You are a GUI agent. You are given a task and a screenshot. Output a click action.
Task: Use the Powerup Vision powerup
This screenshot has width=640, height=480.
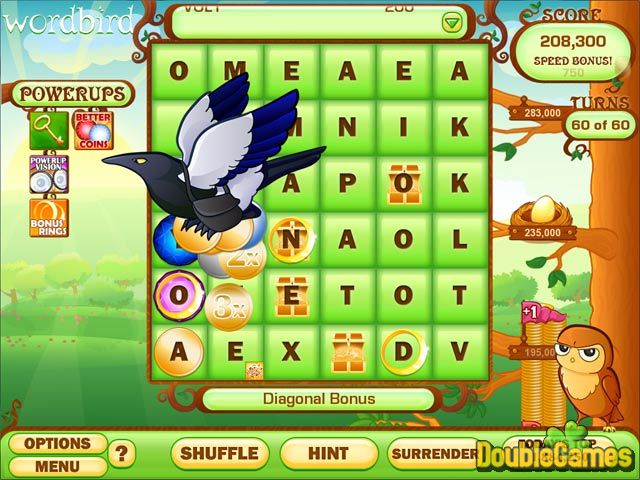49,174
